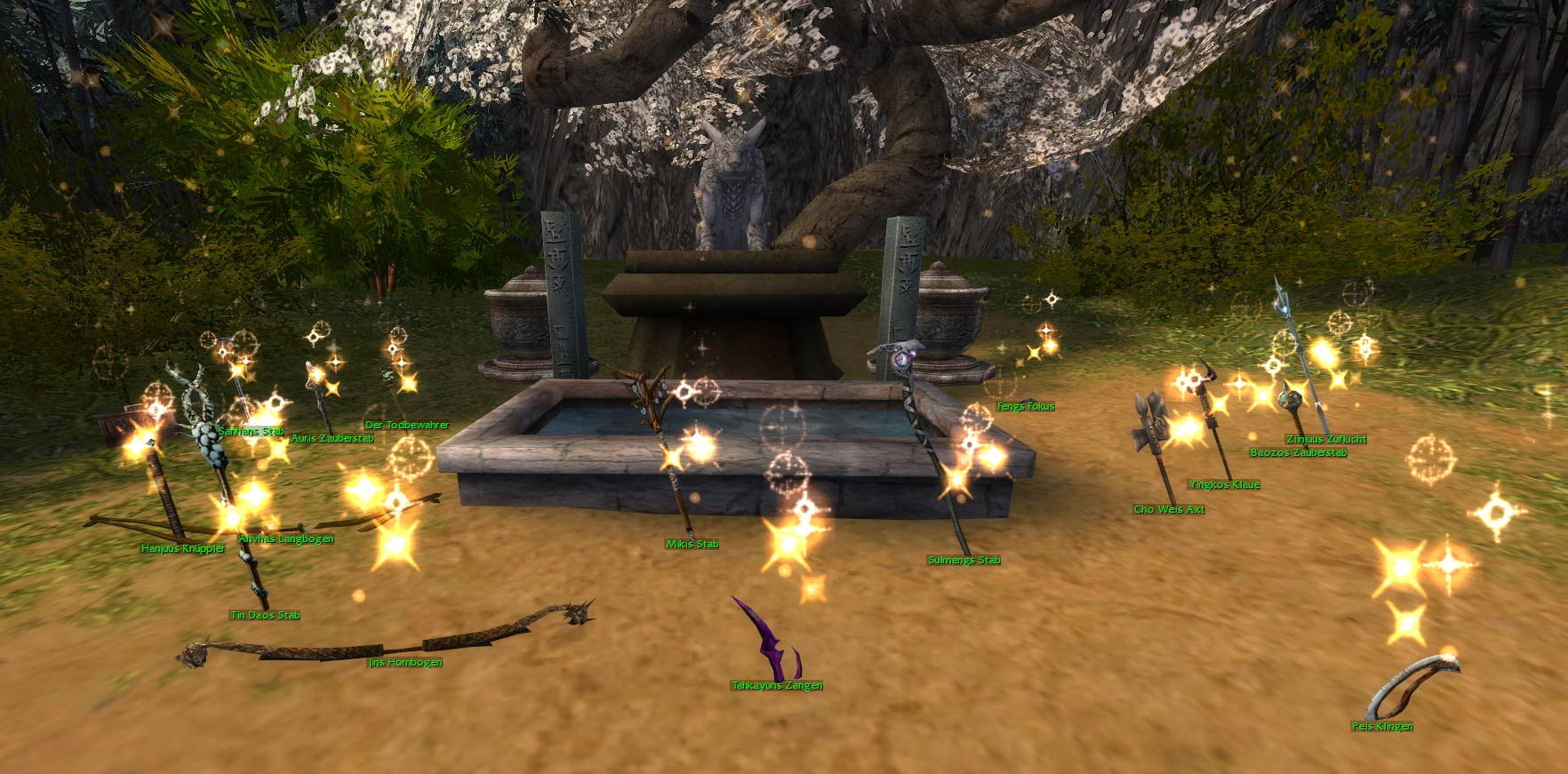This screenshot has height=774, width=1568.
Task: Choose the "Tahkayuns Zangen" label
Action: click(x=777, y=686)
